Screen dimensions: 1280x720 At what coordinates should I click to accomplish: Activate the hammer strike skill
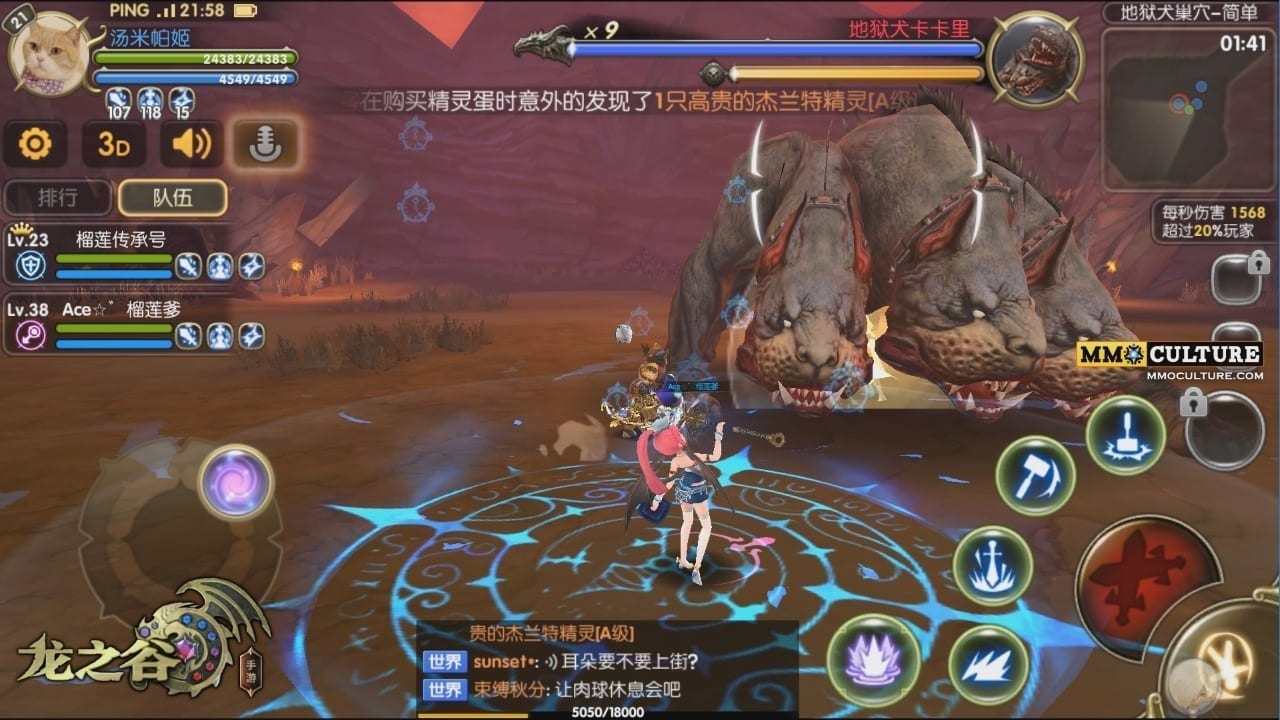(x=1035, y=477)
